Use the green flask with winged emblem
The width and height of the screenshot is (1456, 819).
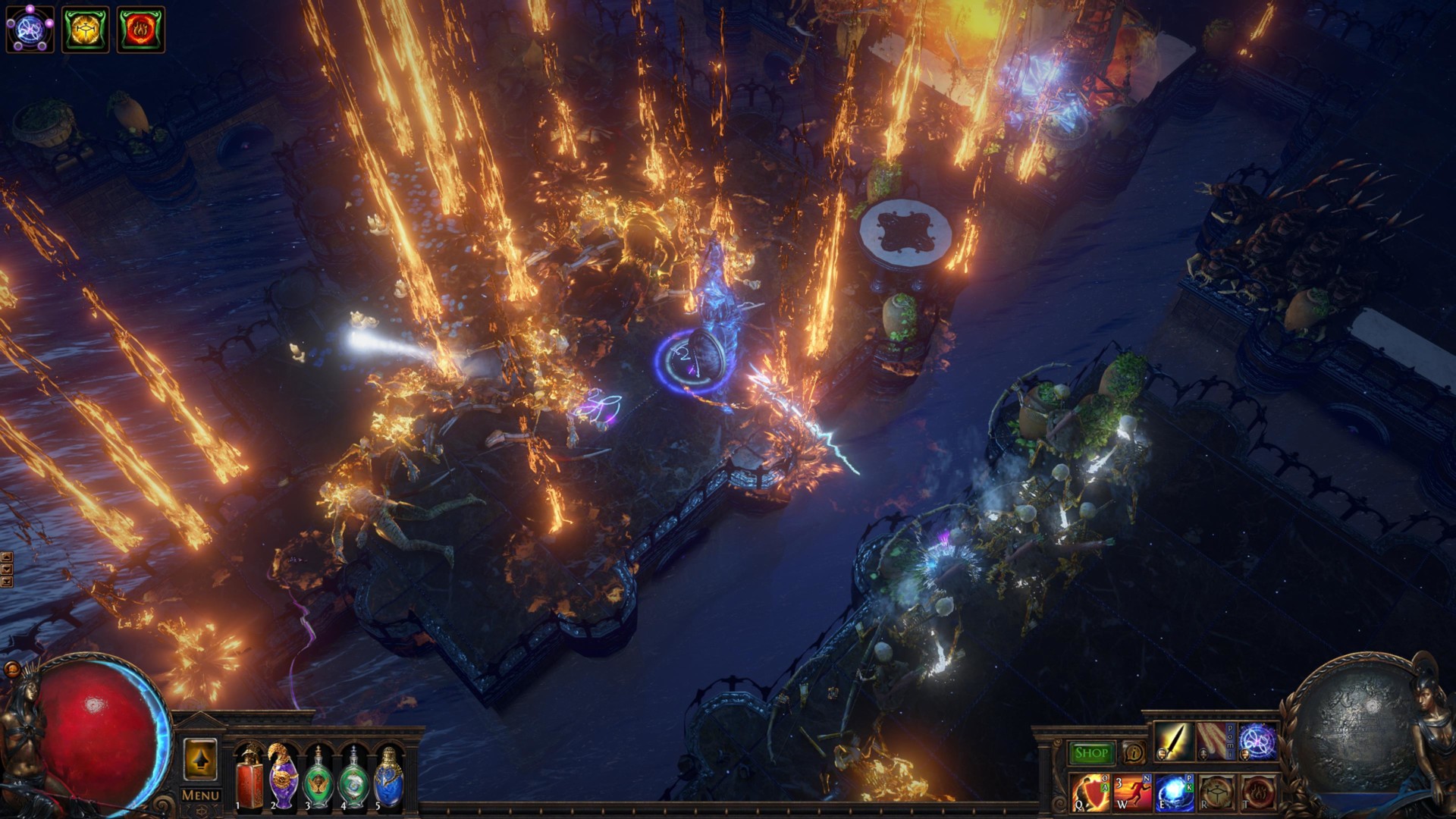click(318, 780)
